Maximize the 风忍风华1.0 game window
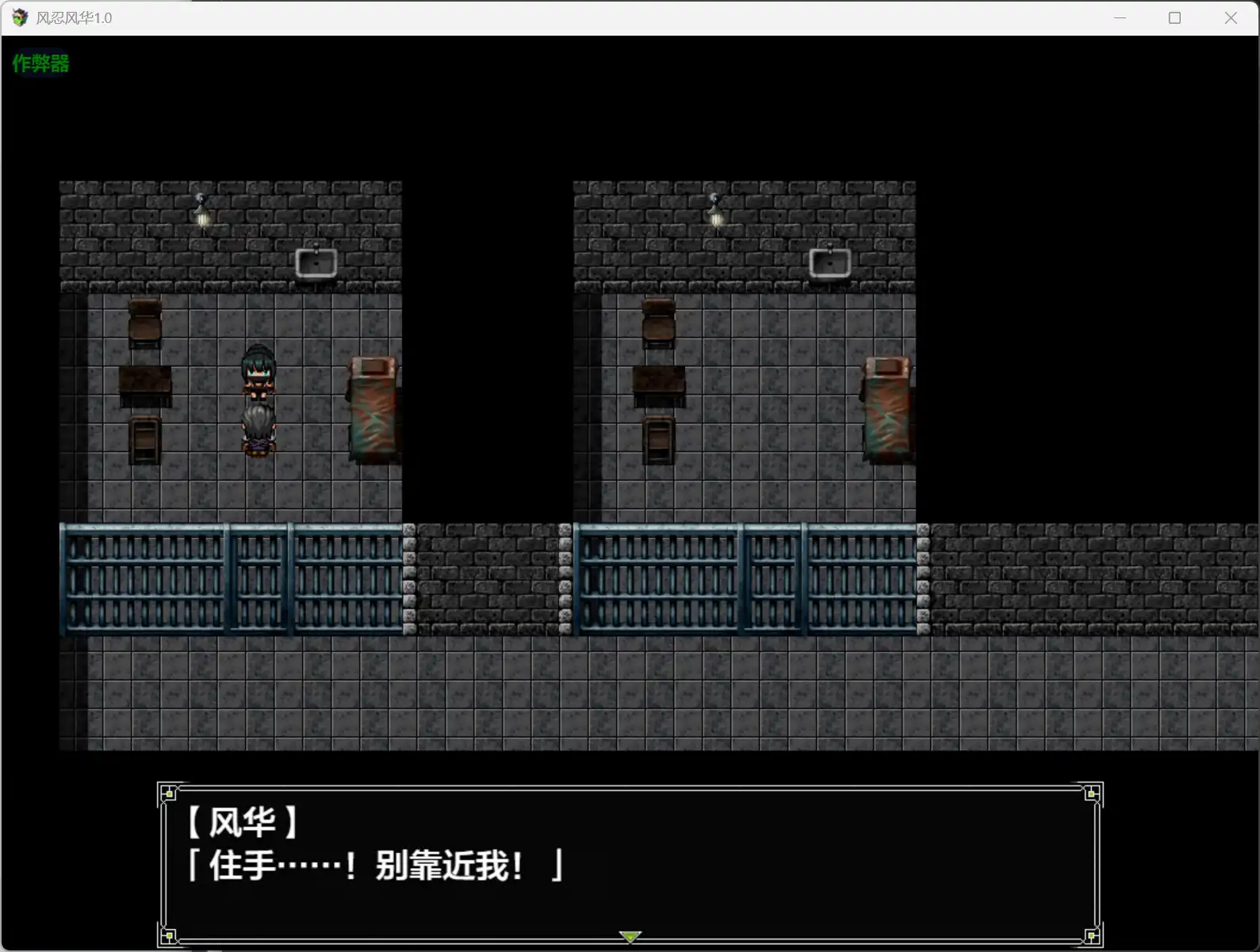 coord(1175,17)
